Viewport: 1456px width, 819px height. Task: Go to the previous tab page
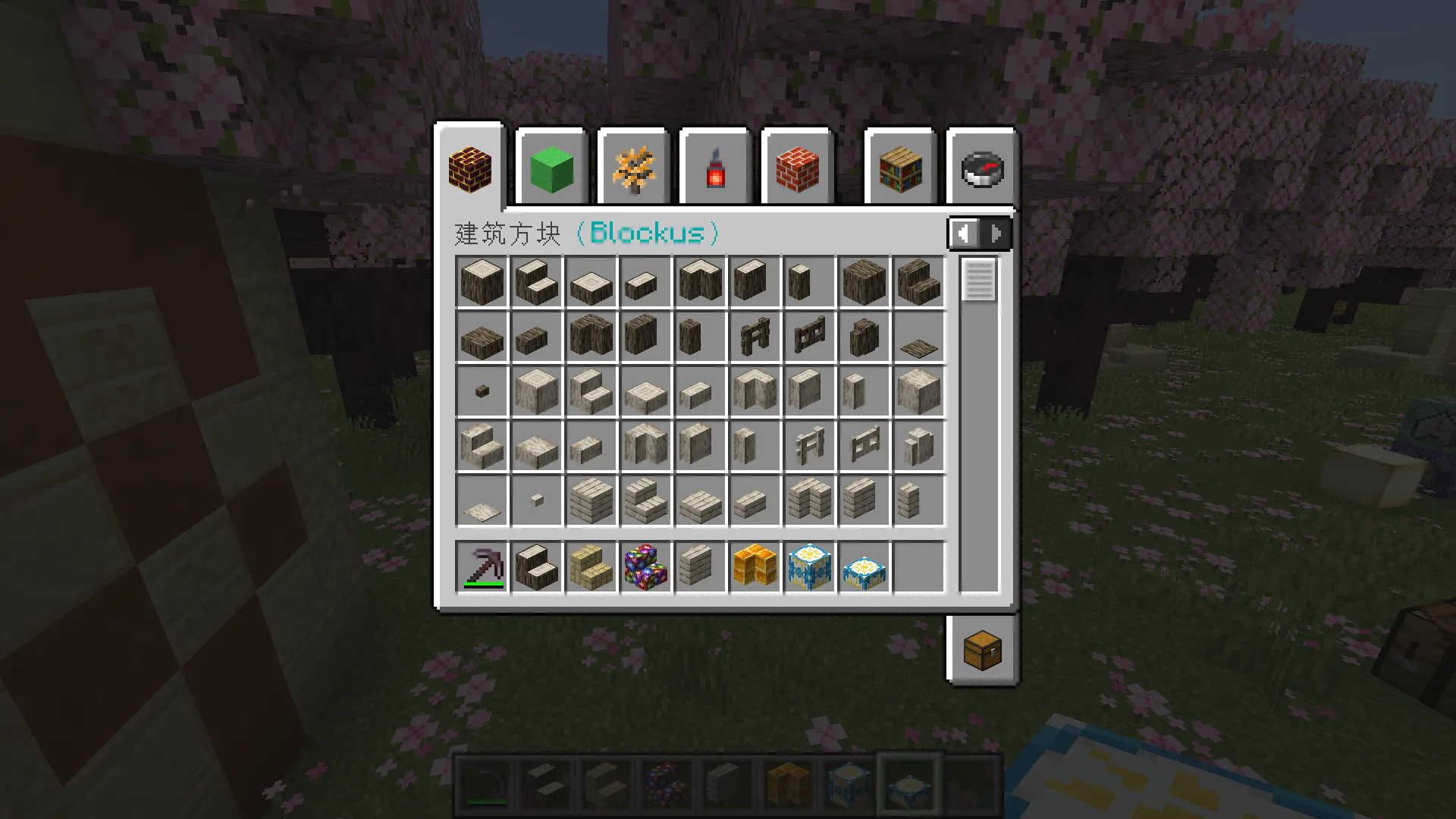click(x=964, y=233)
